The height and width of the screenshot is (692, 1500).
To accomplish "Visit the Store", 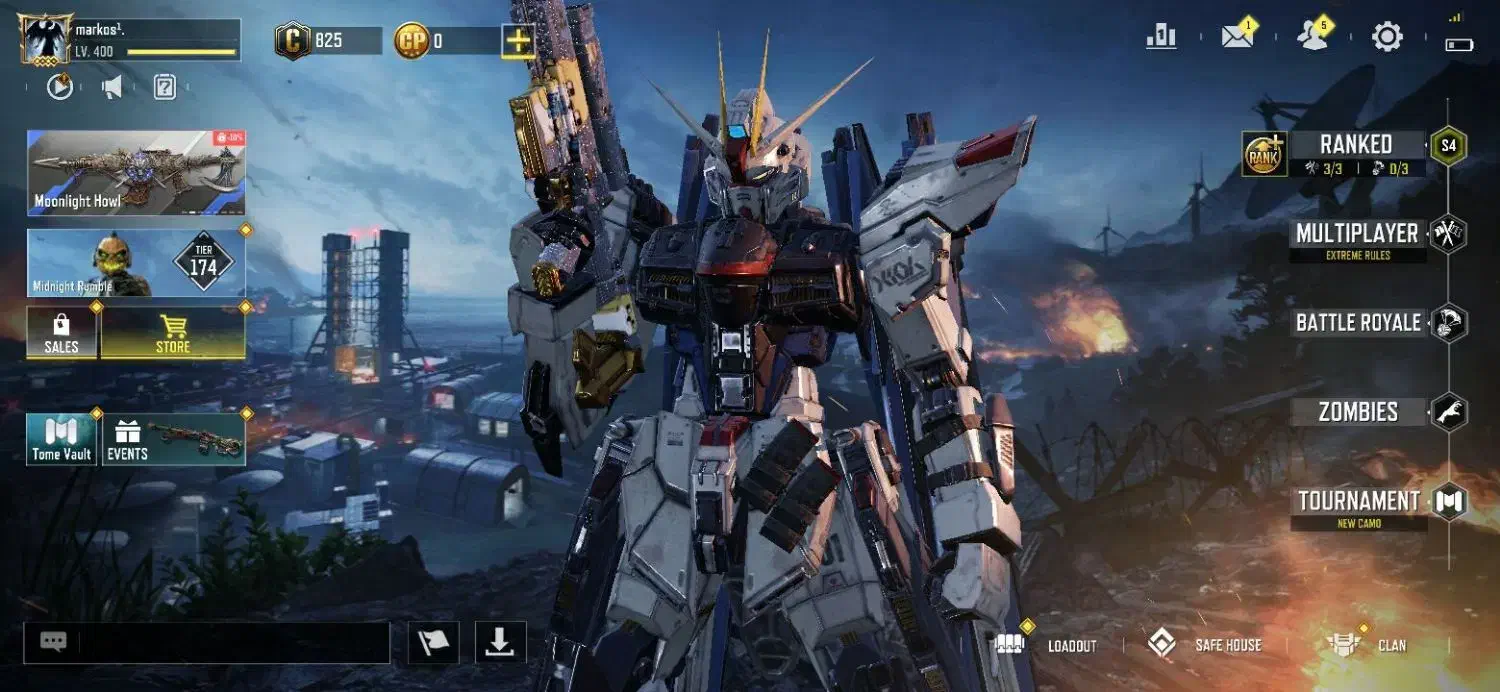I will click(x=173, y=333).
